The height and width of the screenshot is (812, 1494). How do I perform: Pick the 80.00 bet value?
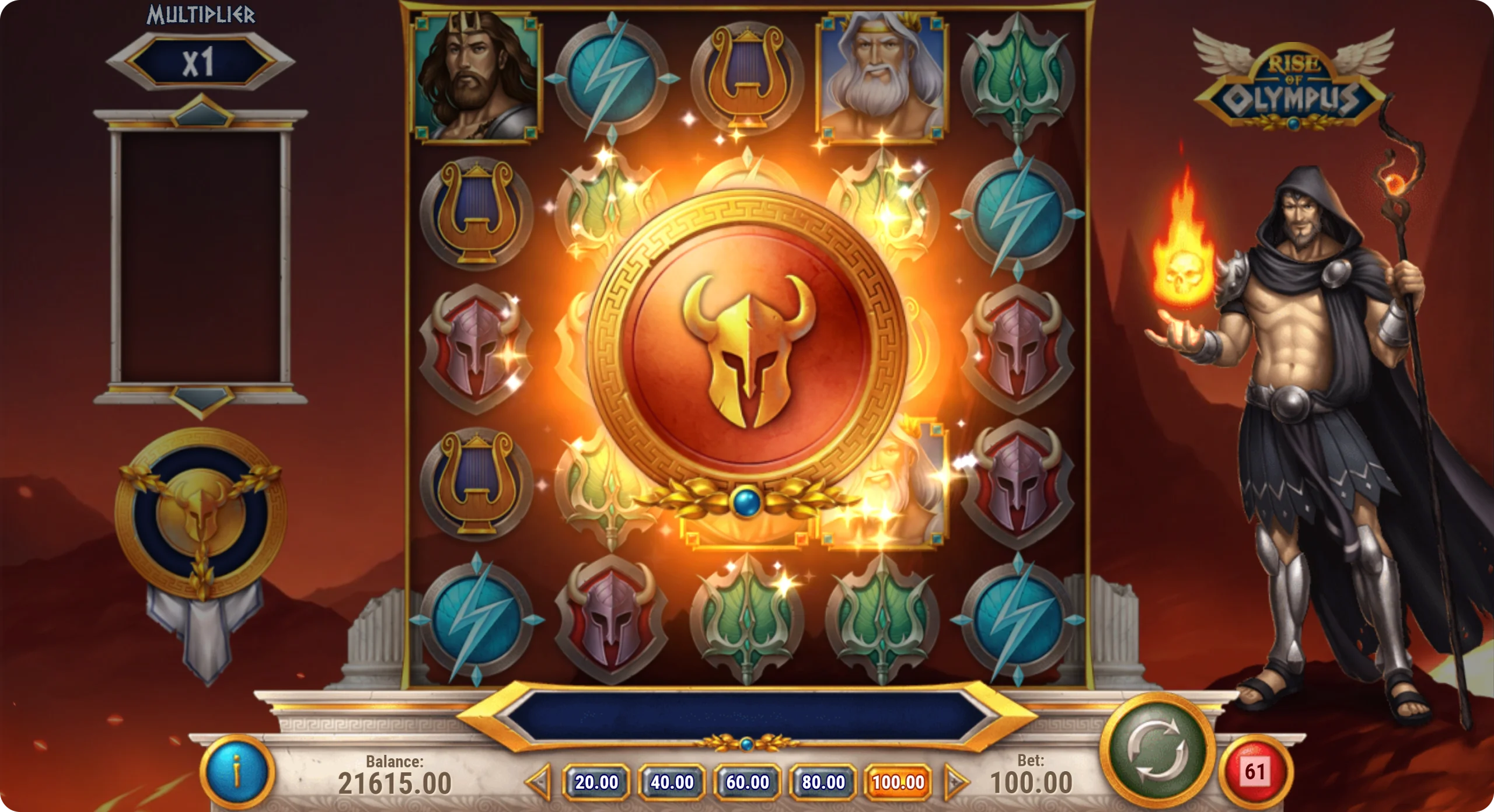(x=823, y=782)
